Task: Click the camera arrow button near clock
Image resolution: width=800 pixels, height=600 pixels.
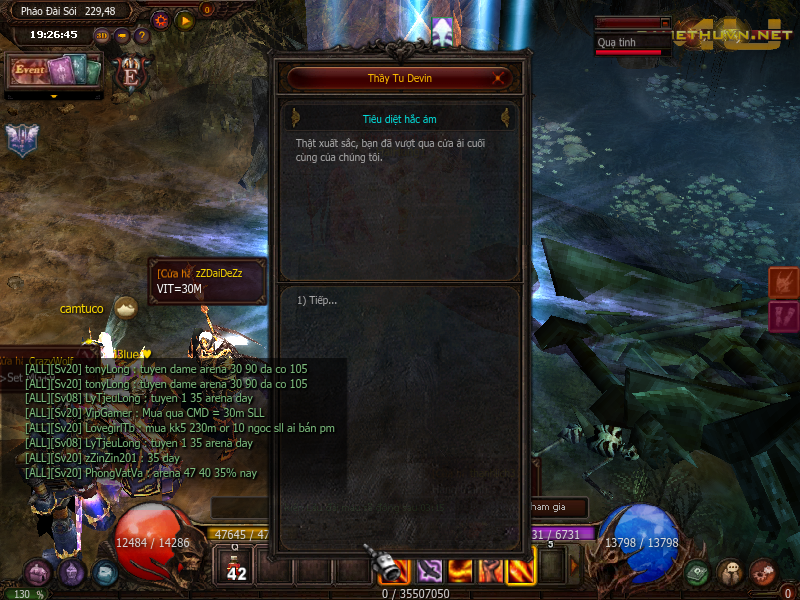Action: pos(122,35)
